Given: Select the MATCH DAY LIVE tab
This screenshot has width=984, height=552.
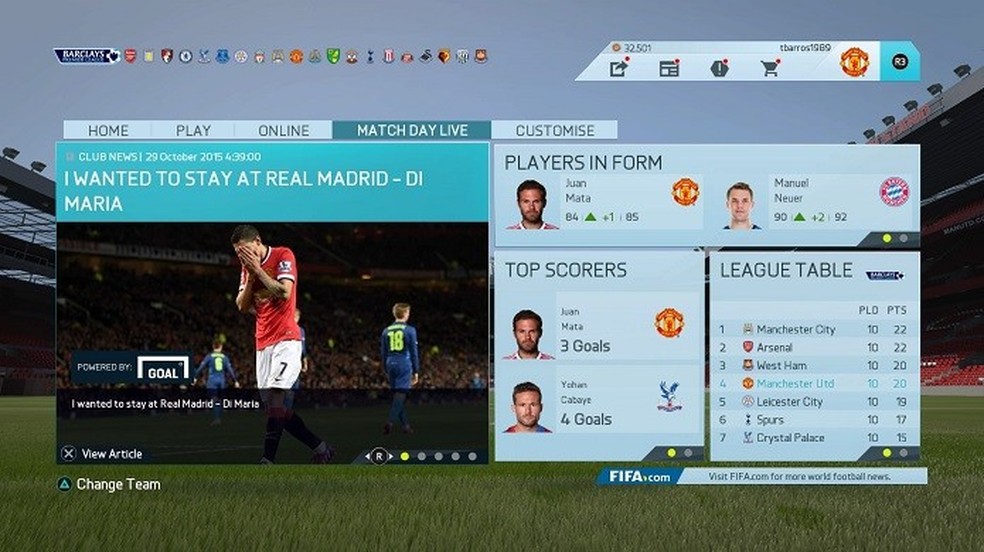Looking at the screenshot, I should point(411,130).
